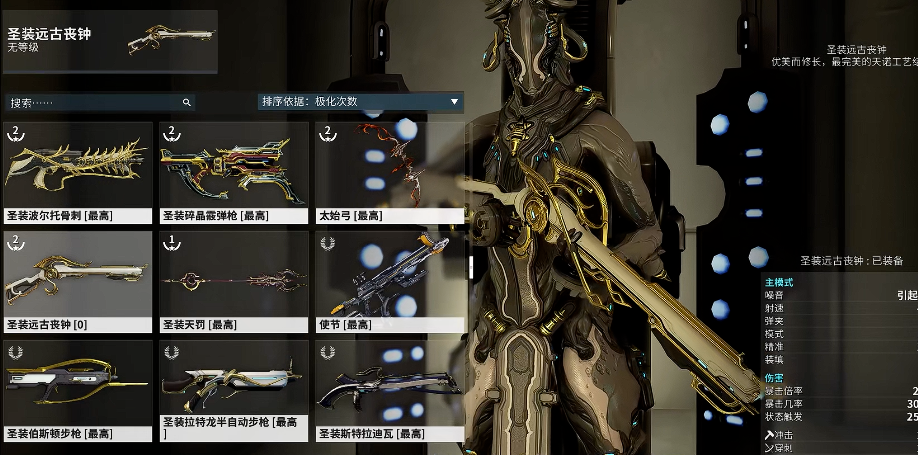
Task: Choose the 圣装天罚 weapon tile
Action: point(234,281)
